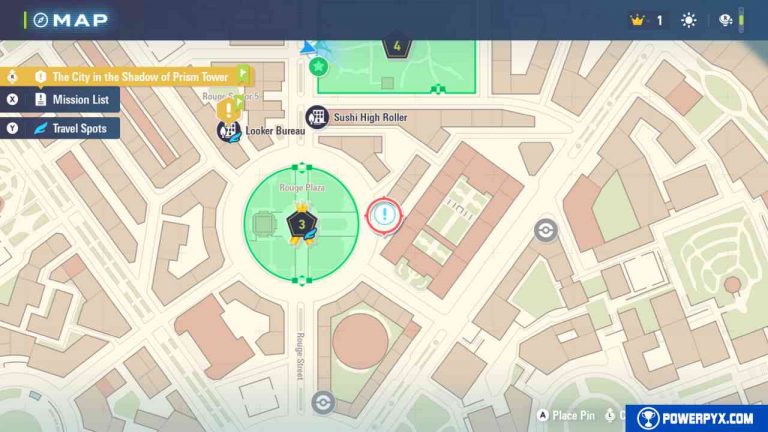Screen dimensions: 768x432
Task: Select the Poké Ball marker on Rouge Street
Action: pyautogui.click(x=321, y=402)
